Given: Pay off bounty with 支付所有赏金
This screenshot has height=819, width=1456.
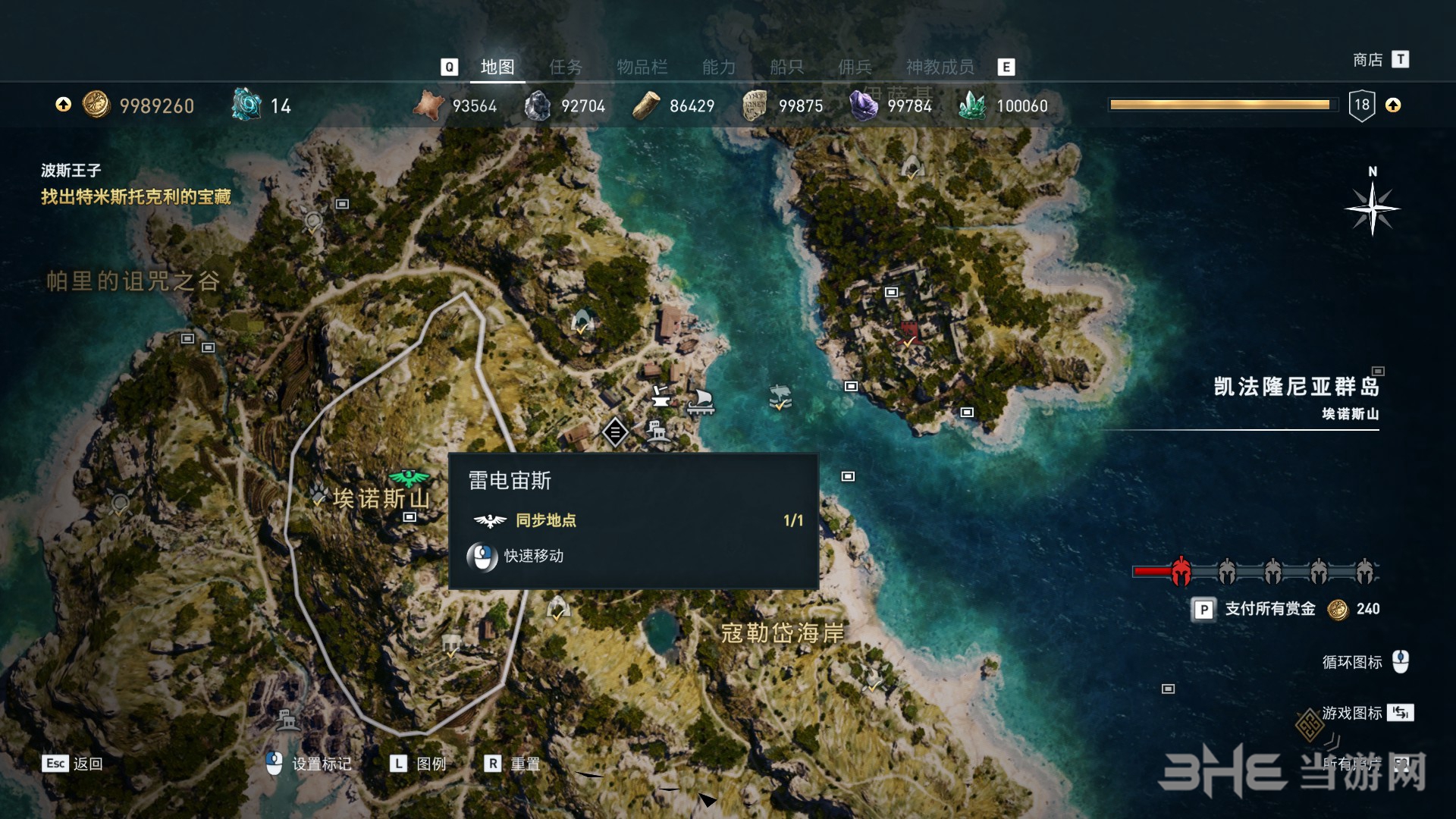Looking at the screenshot, I should [1270, 609].
